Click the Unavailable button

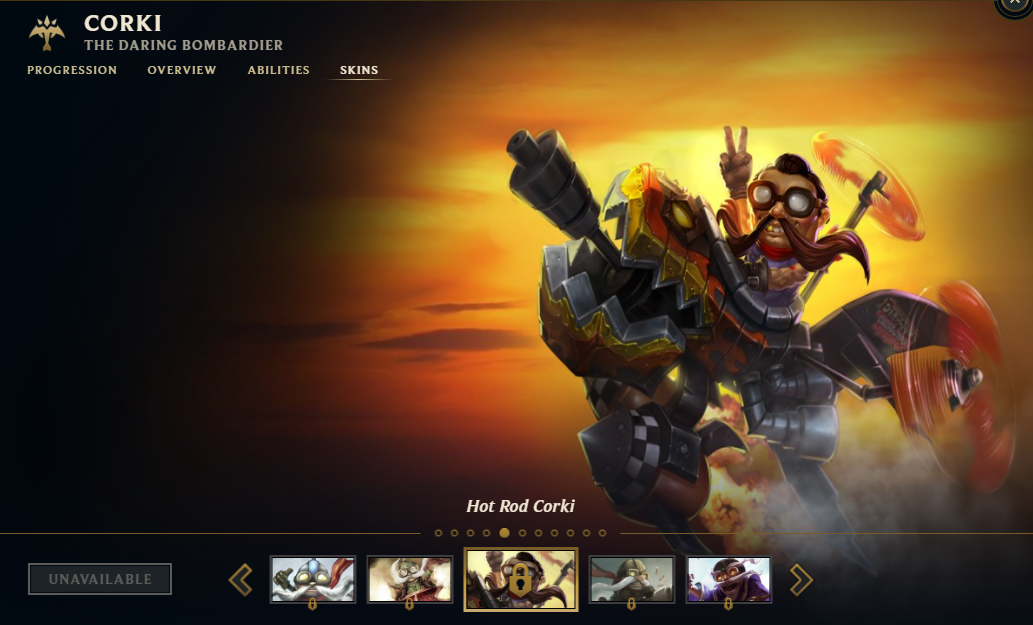pos(100,579)
